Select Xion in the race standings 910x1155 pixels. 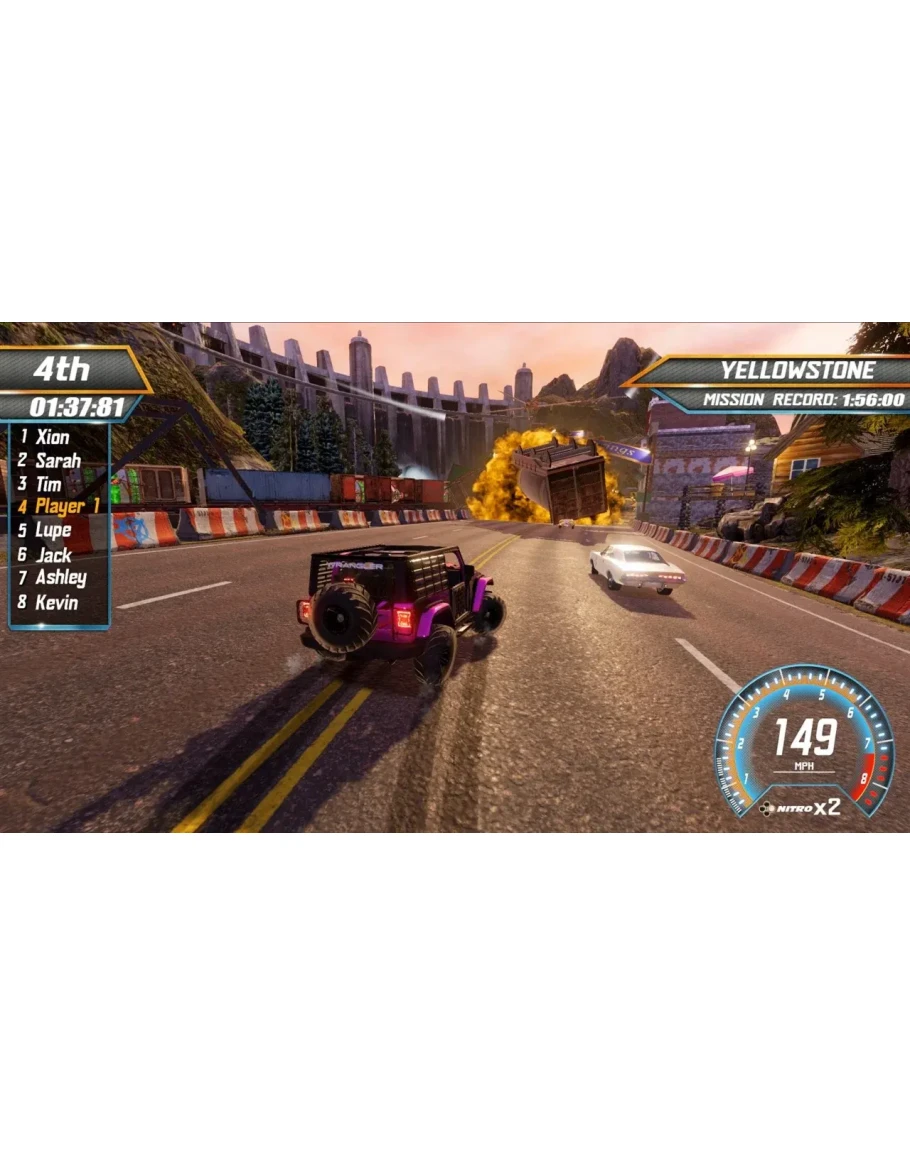coord(52,437)
